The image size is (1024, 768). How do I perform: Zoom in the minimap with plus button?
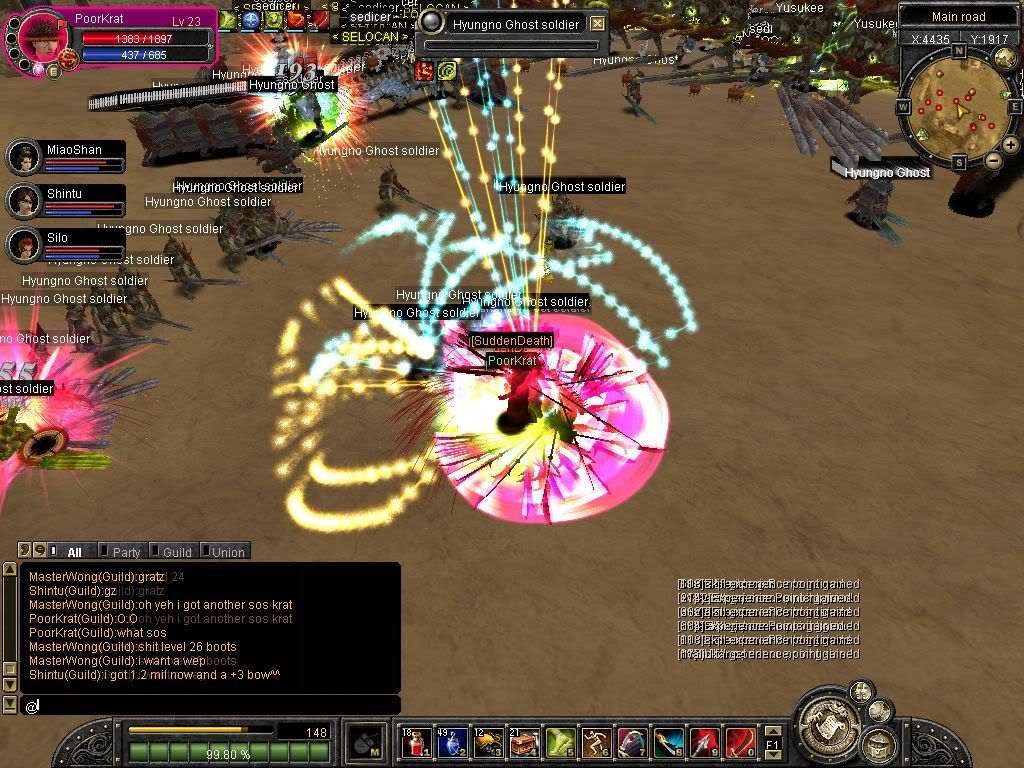[x=1010, y=145]
